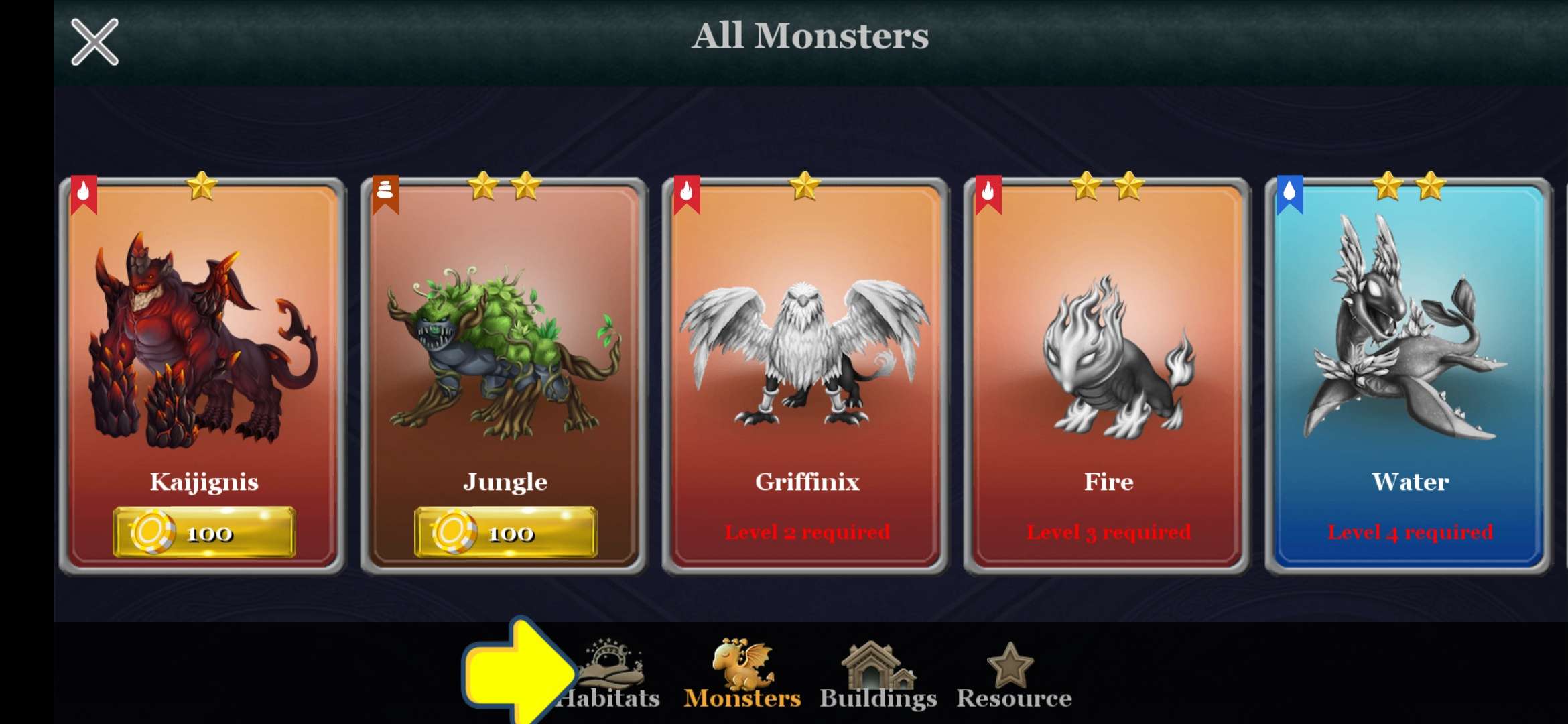
Task: Click the fire element badge on Kaijignis card
Action: click(x=84, y=192)
